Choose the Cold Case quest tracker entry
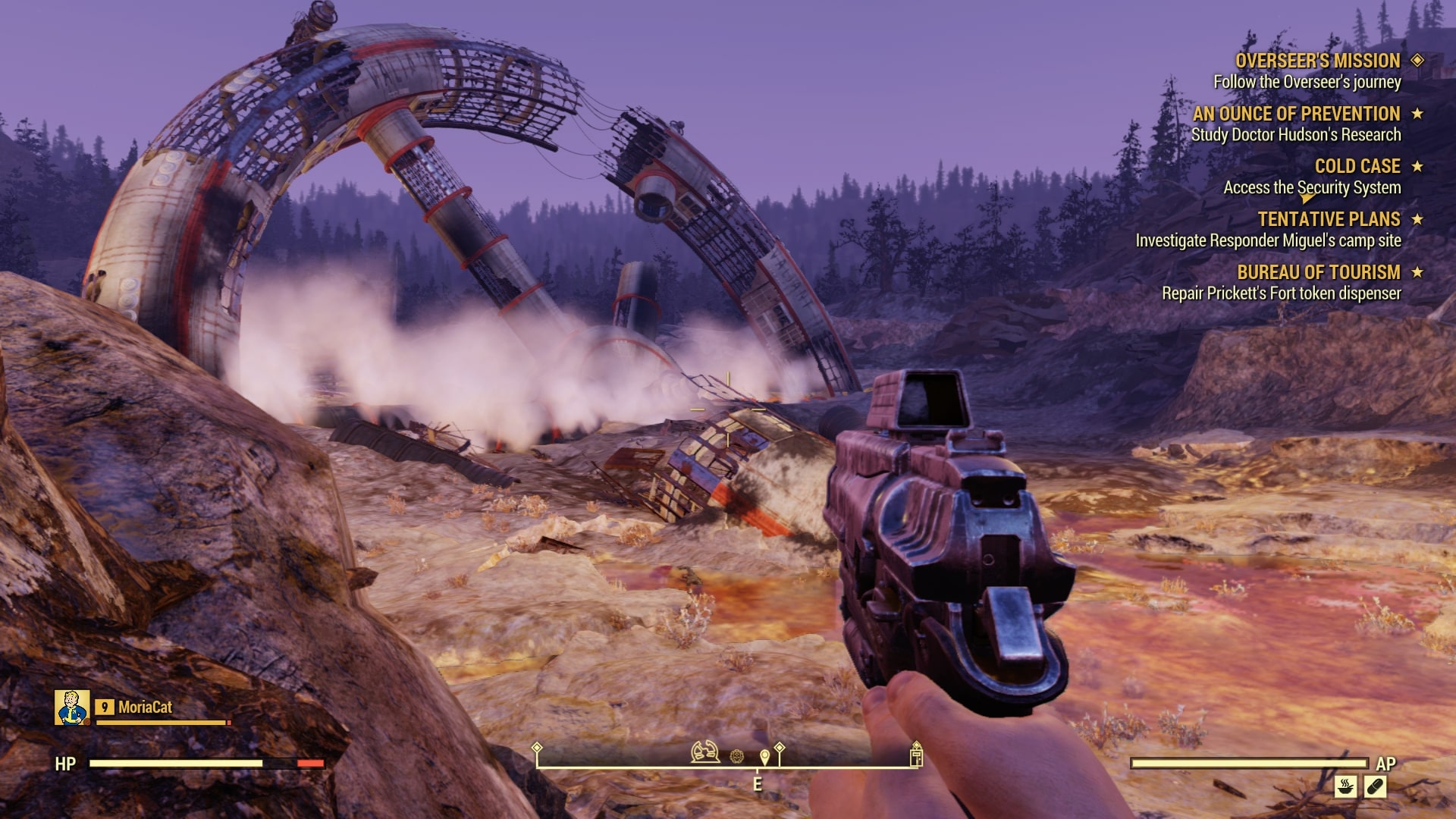This screenshot has width=1456, height=819. pos(1357,166)
